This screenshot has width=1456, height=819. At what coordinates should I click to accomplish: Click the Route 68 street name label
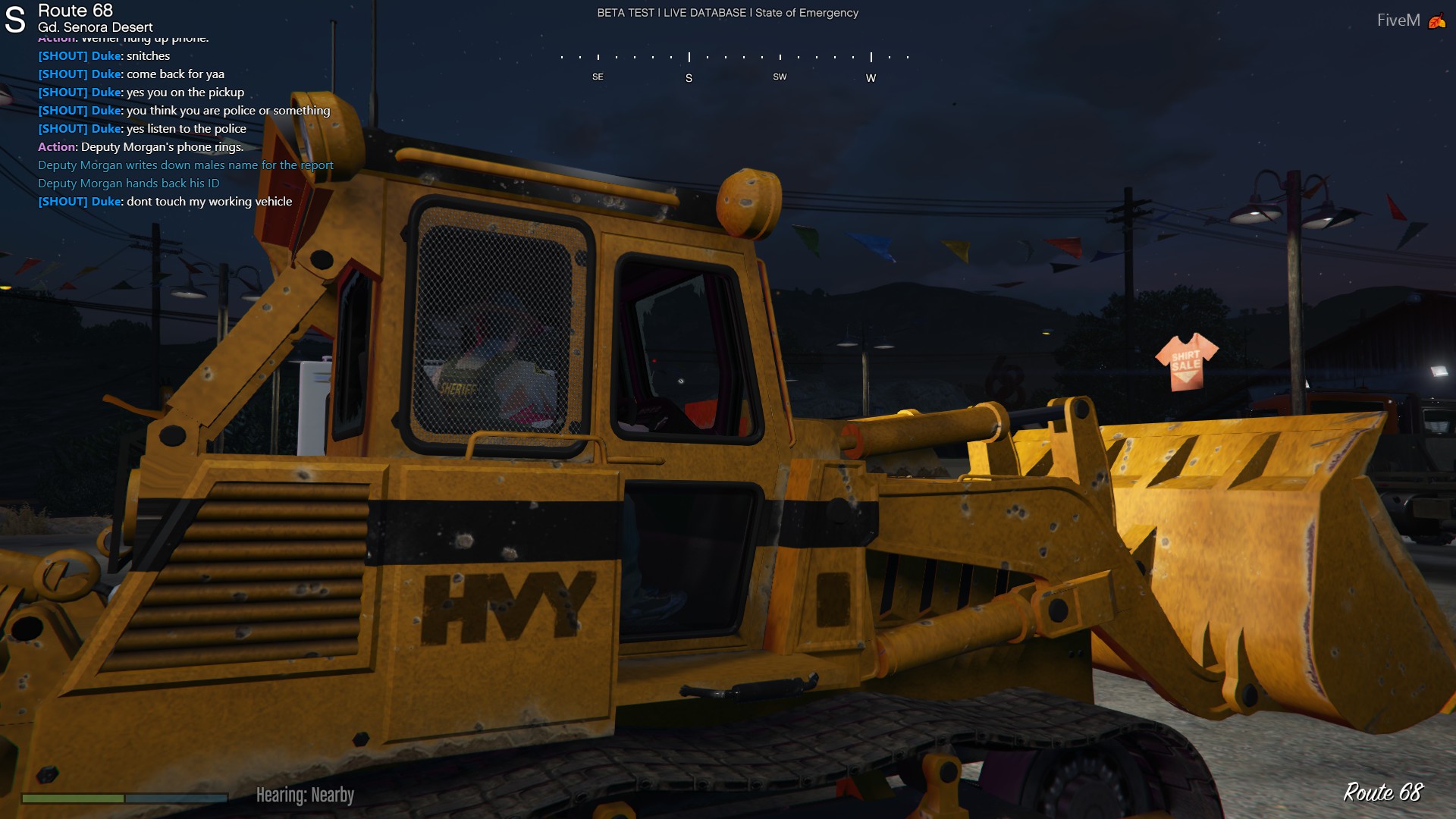pos(75,11)
